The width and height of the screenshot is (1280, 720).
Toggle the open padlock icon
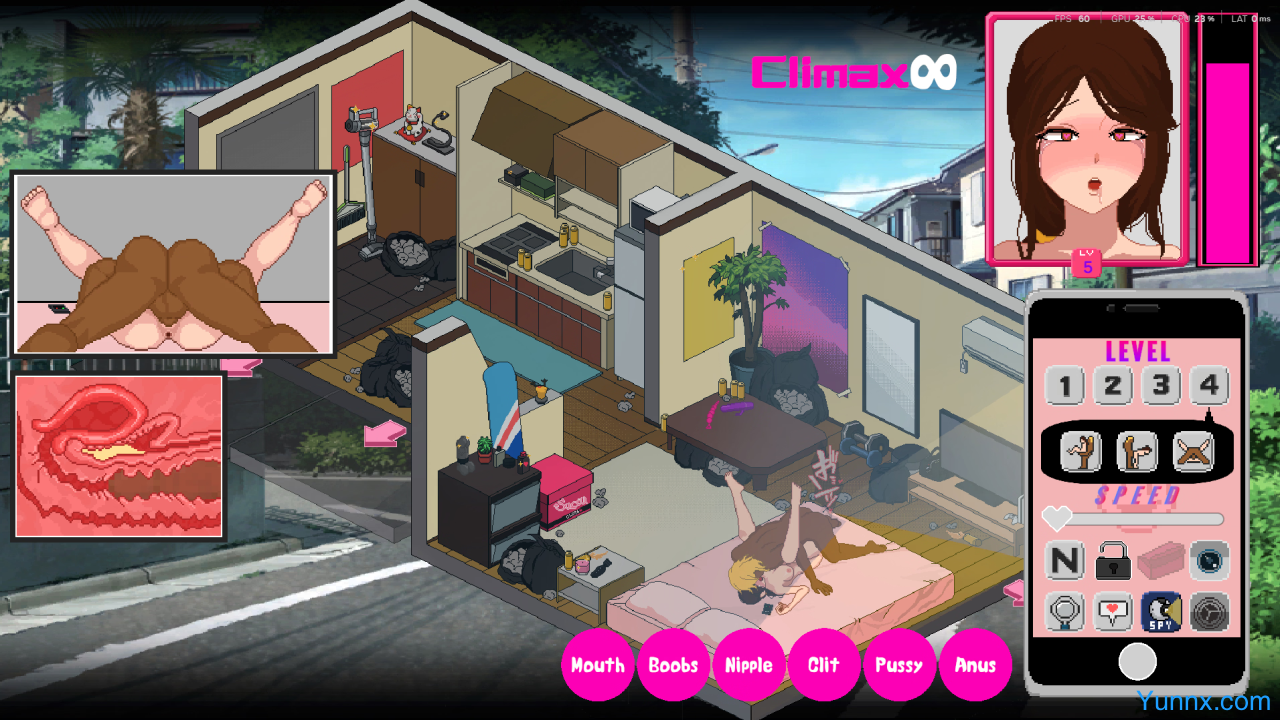[1113, 561]
